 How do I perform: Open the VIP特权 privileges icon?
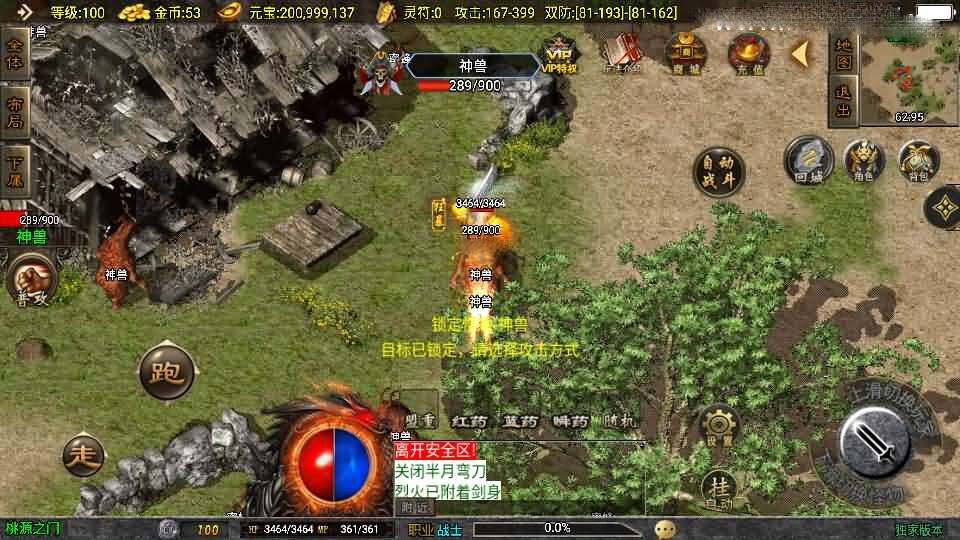561,53
